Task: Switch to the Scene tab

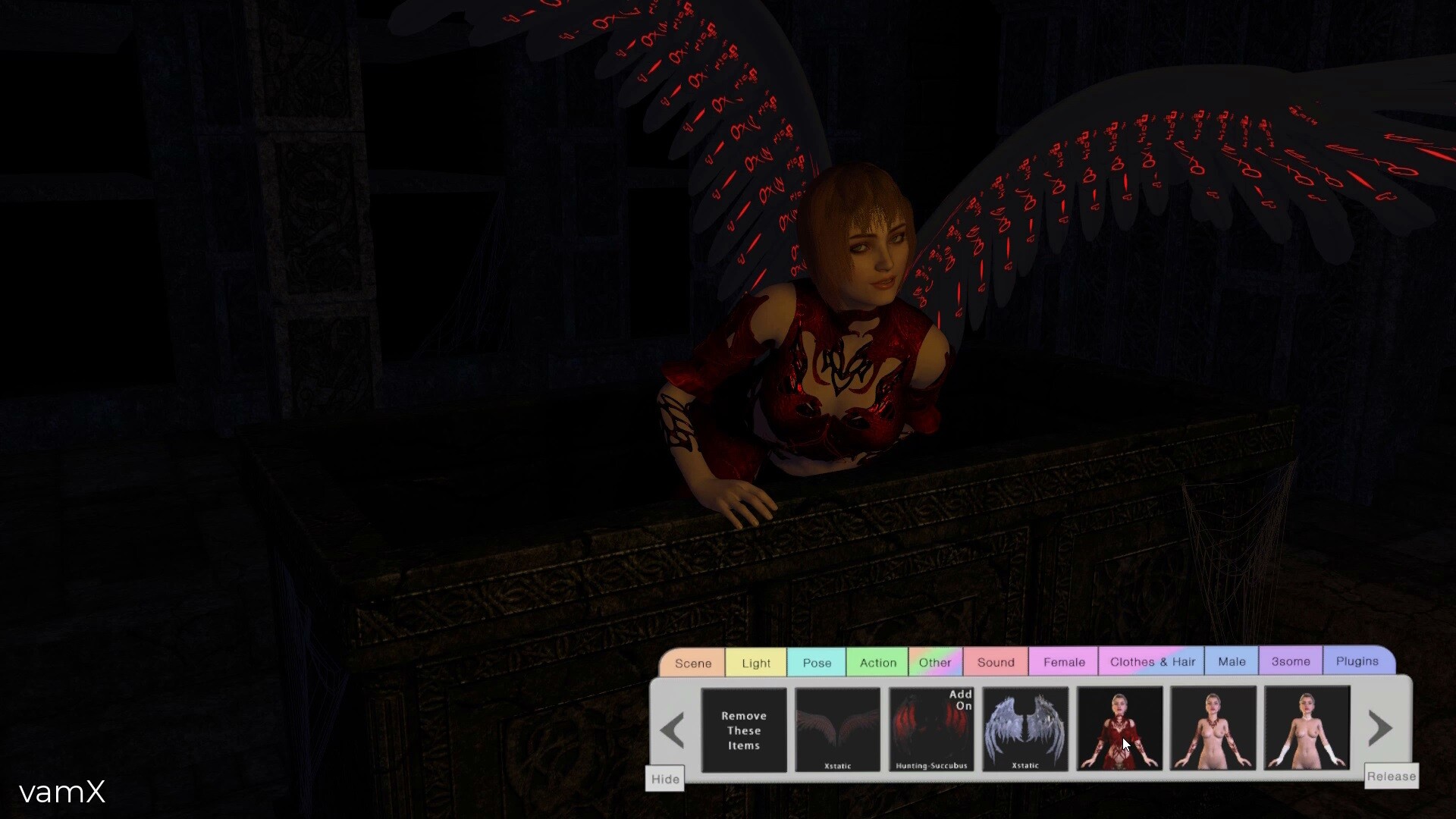Action: (x=692, y=663)
